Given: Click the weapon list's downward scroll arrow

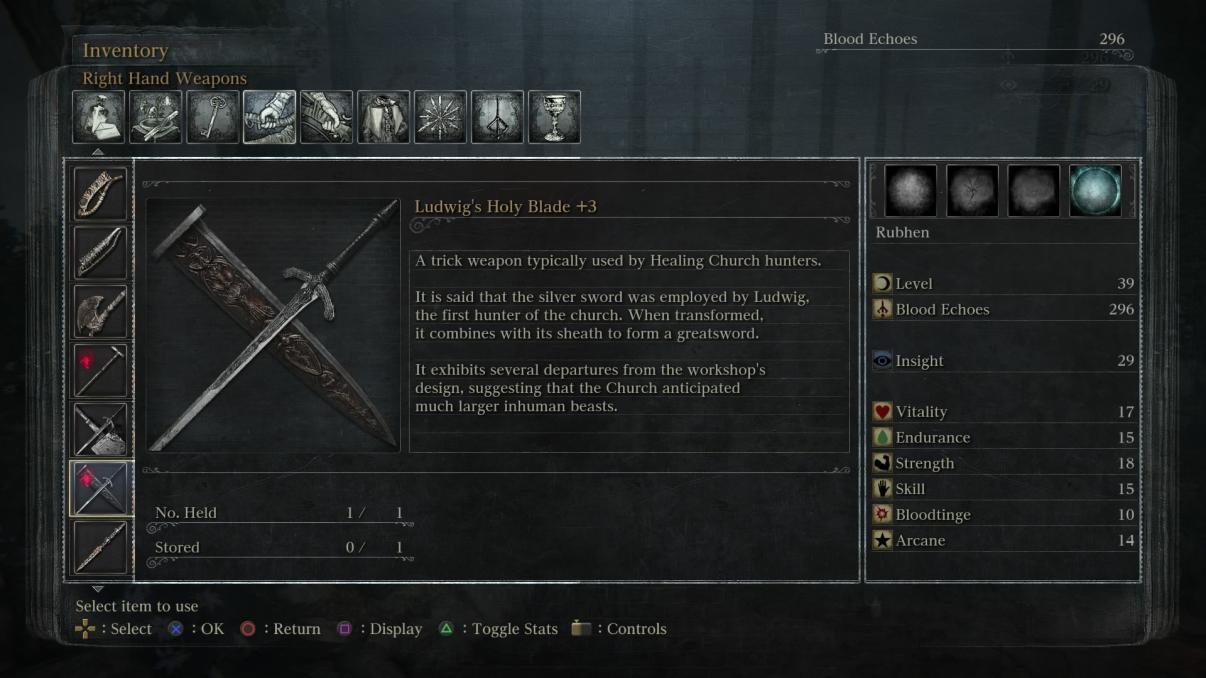Looking at the screenshot, I should point(97,589).
